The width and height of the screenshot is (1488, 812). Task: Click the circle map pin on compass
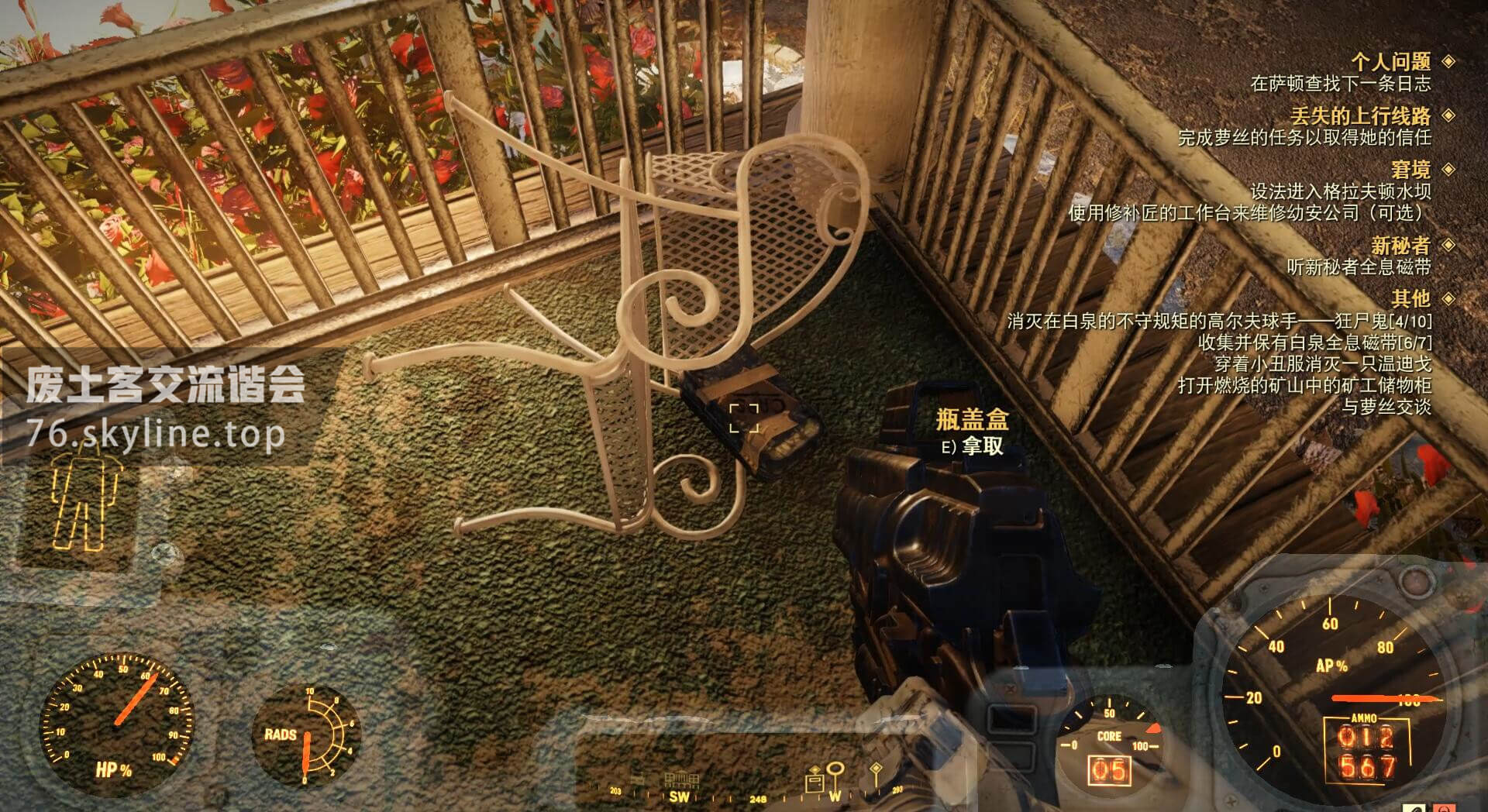(x=835, y=773)
